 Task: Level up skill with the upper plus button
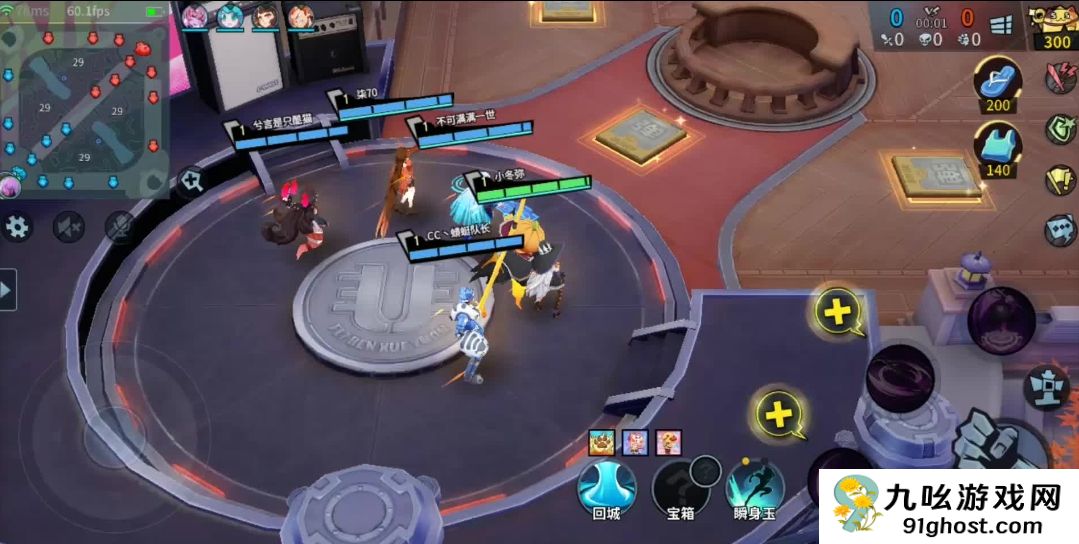coord(837,312)
